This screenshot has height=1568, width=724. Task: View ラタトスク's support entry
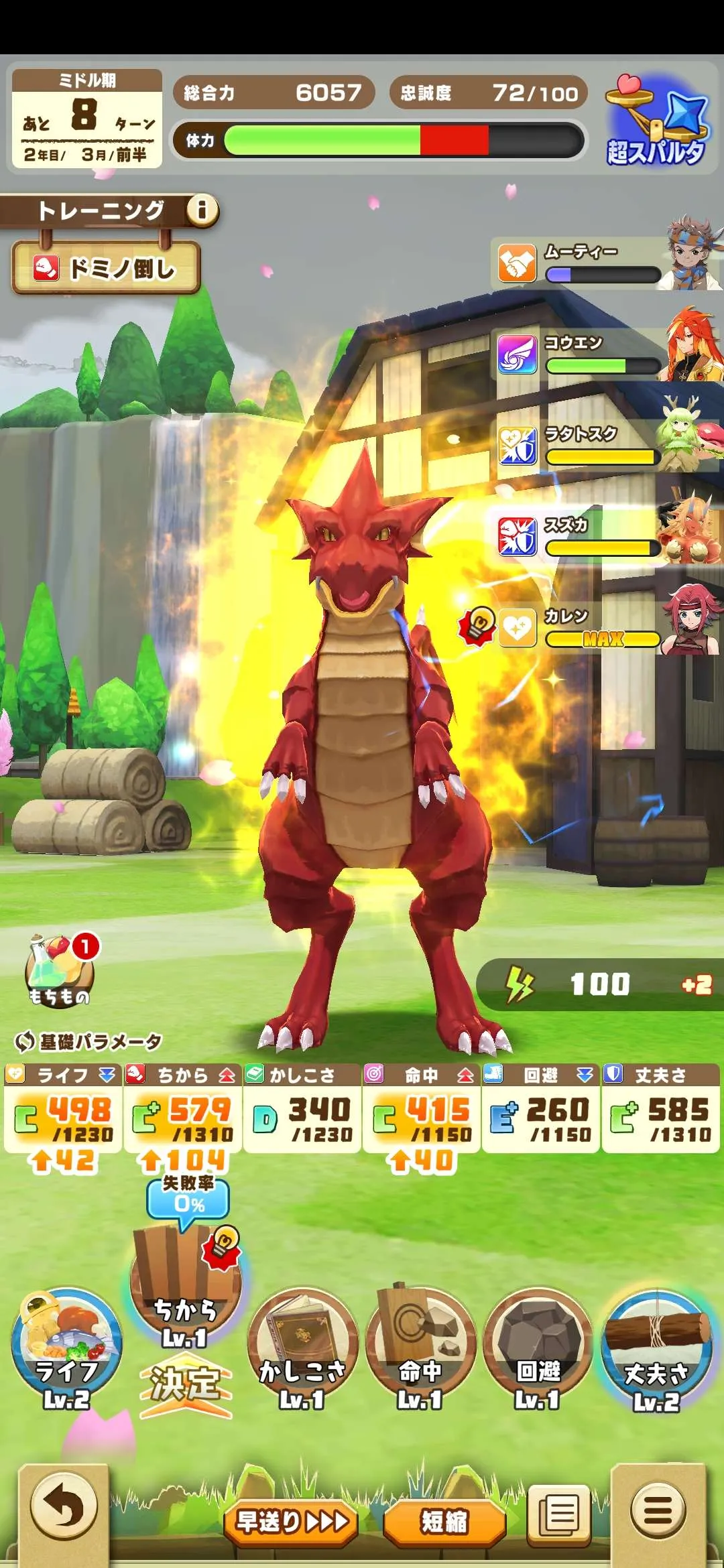tap(603, 446)
